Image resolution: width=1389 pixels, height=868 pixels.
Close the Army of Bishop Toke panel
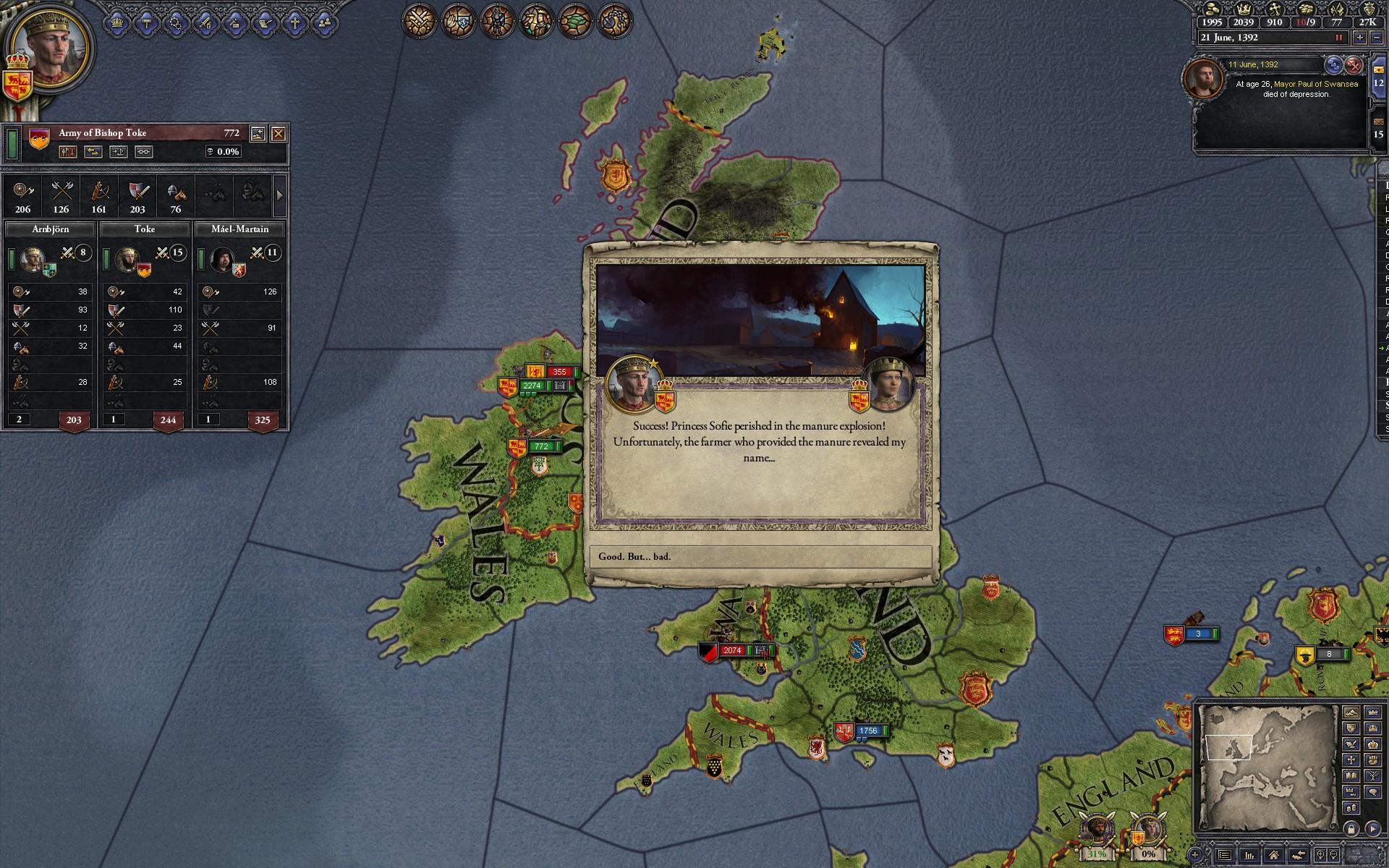pyautogui.click(x=279, y=133)
